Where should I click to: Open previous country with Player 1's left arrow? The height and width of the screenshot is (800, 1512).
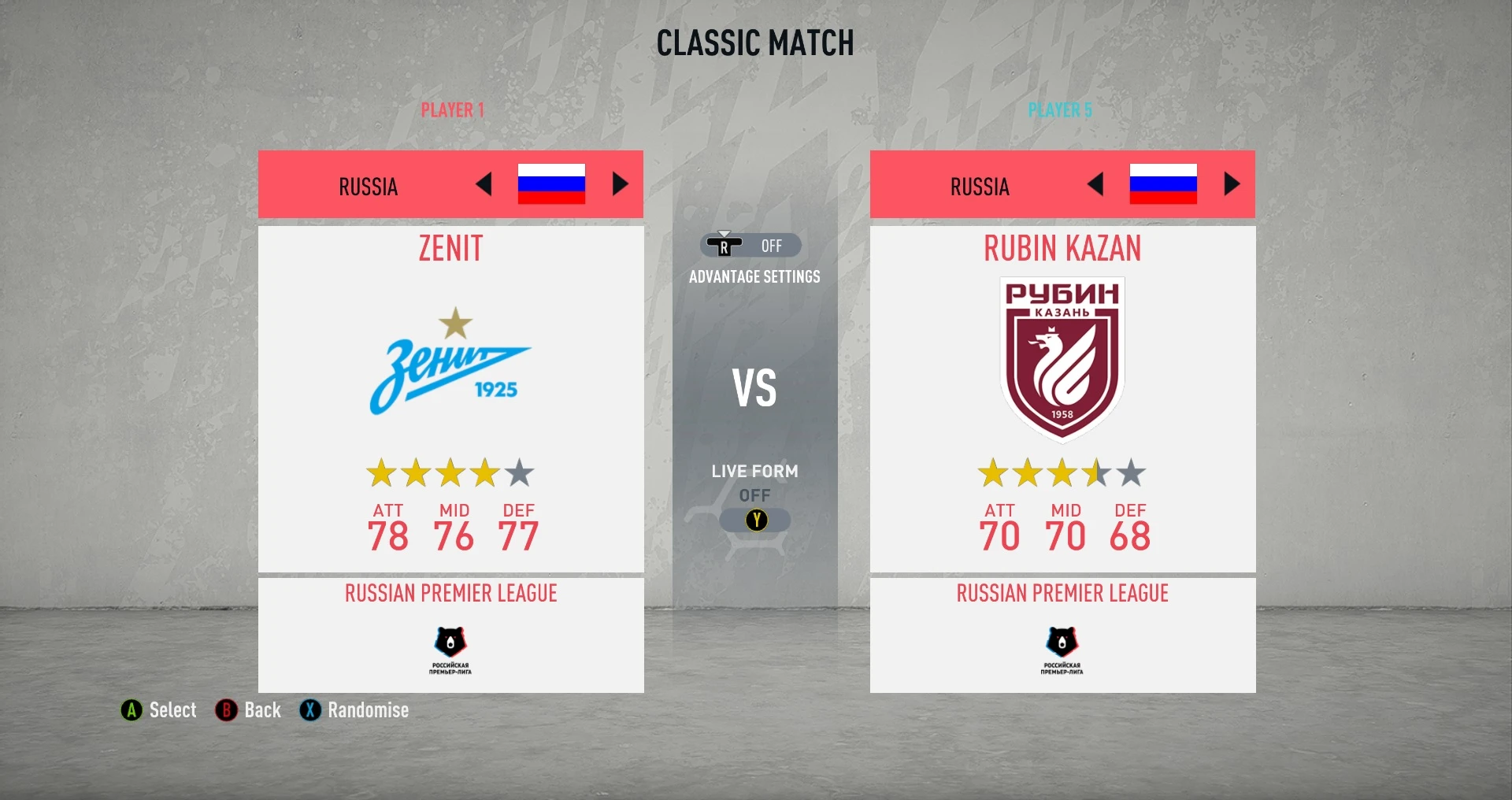[x=485, y=183]
